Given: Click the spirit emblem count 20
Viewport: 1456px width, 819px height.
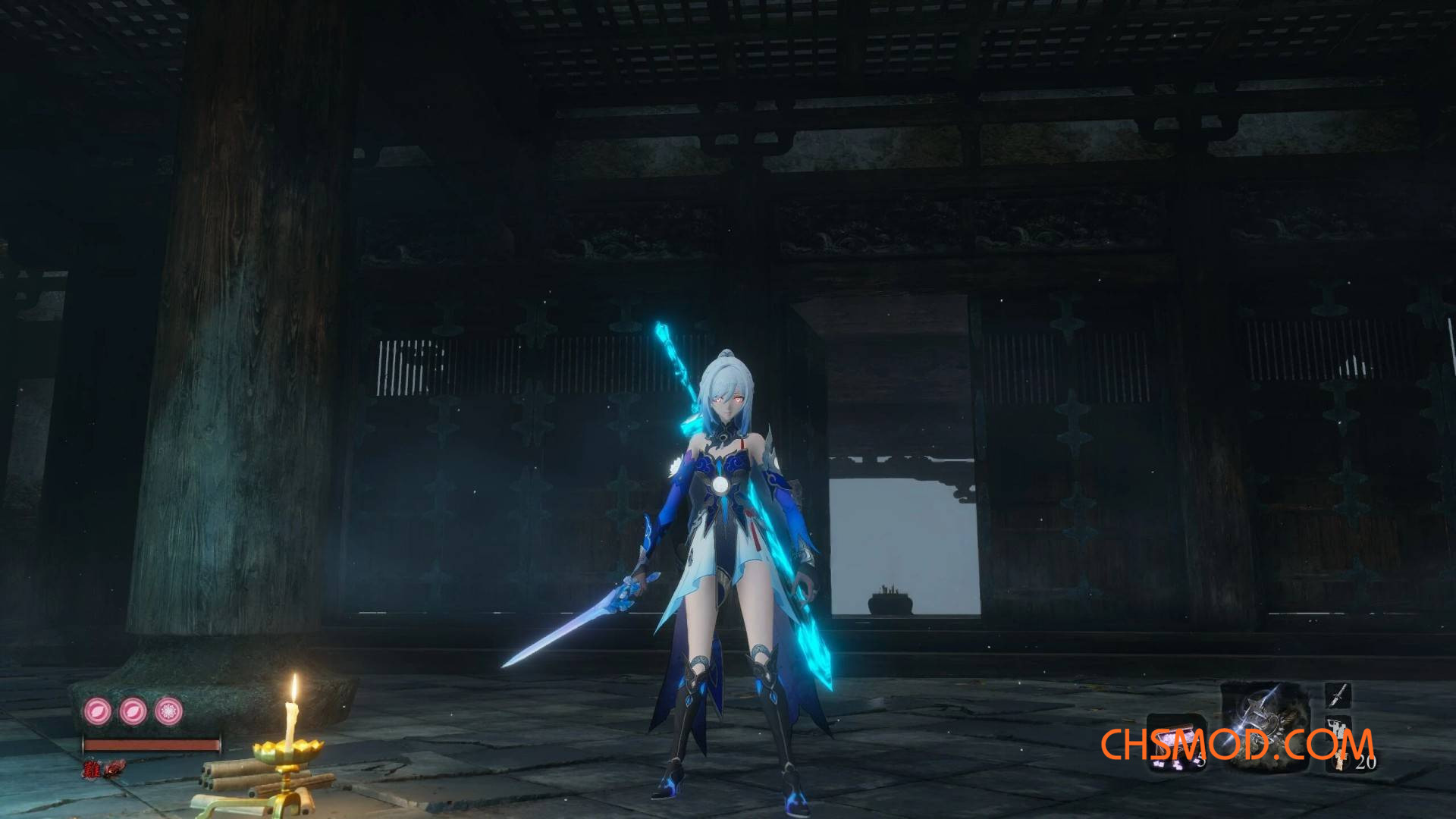Looking at the screenshot, I should pos(1366,761).
